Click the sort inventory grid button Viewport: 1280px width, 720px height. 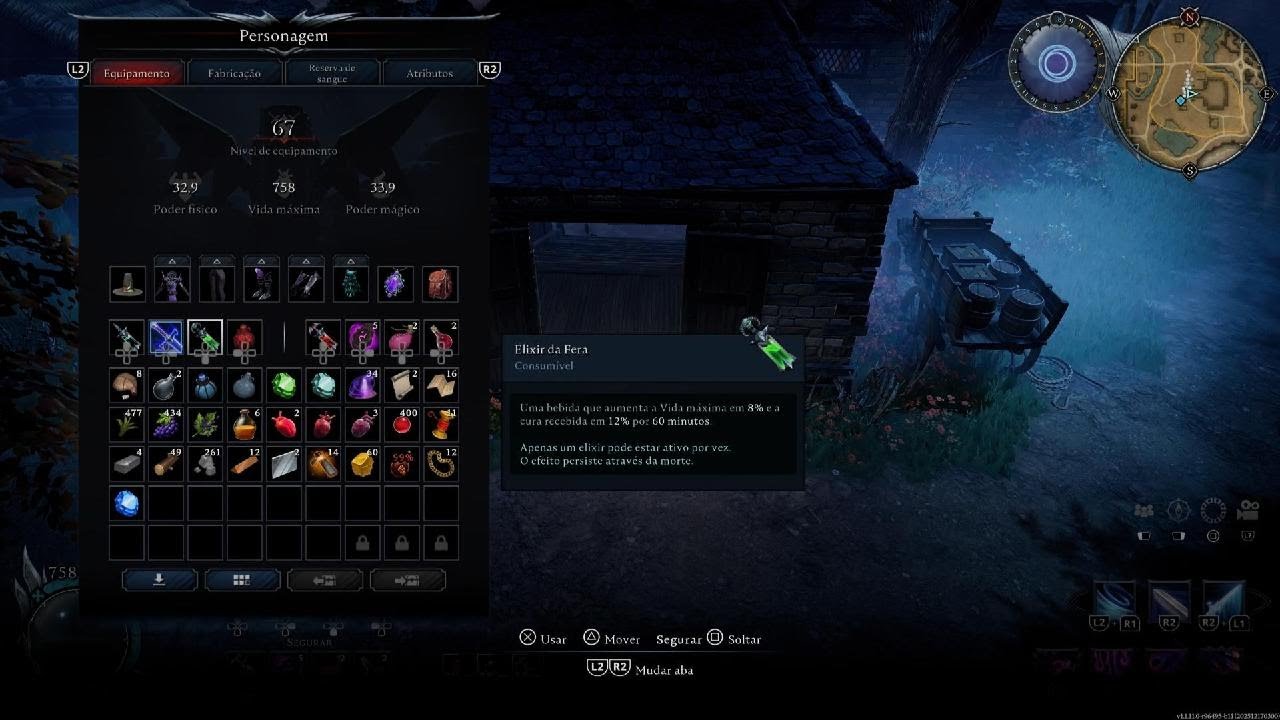(242, 579)
